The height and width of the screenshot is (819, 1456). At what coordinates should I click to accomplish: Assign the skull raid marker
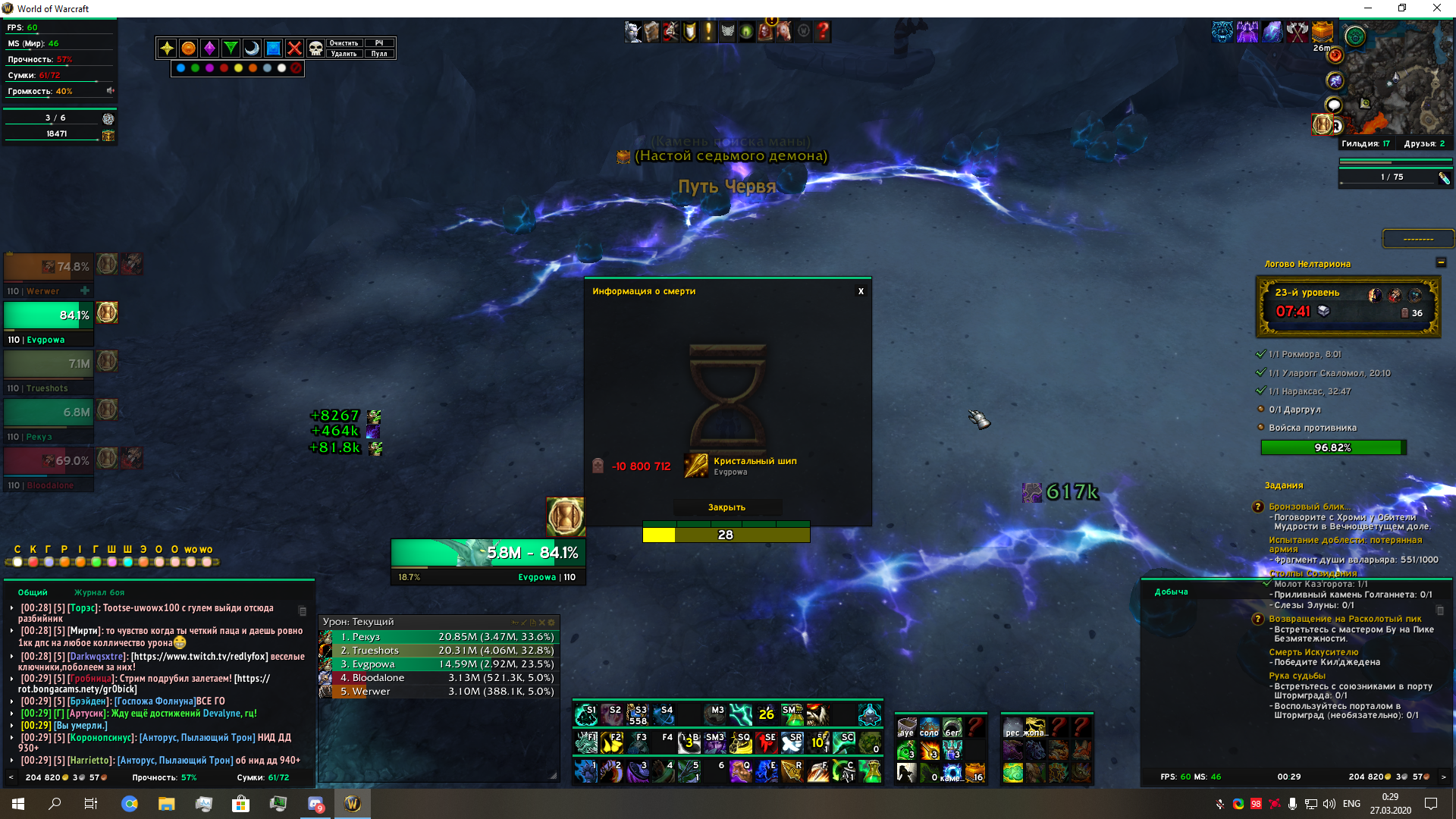point(315,49)
